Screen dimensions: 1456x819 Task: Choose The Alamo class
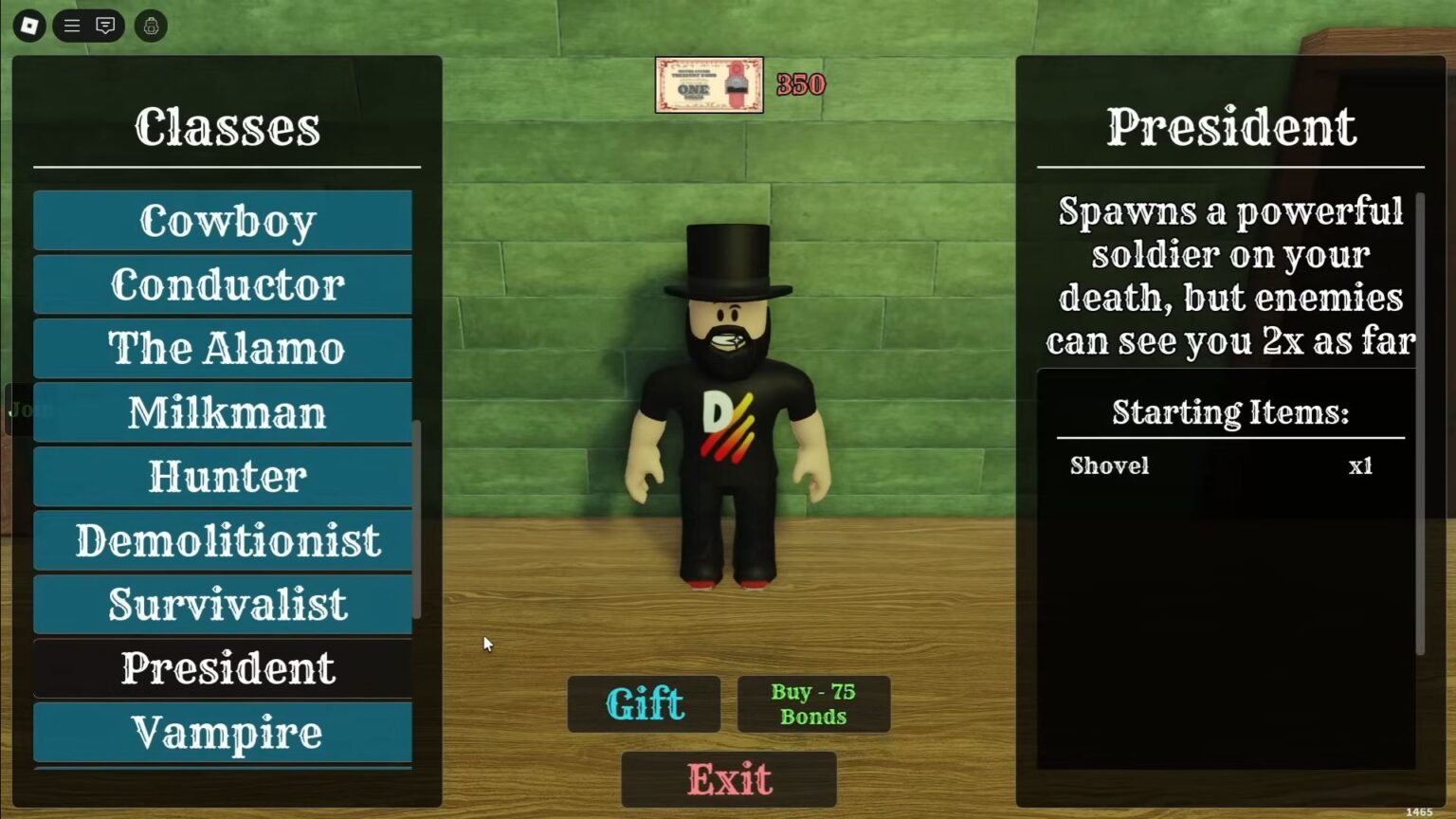(x=223, y=348)
